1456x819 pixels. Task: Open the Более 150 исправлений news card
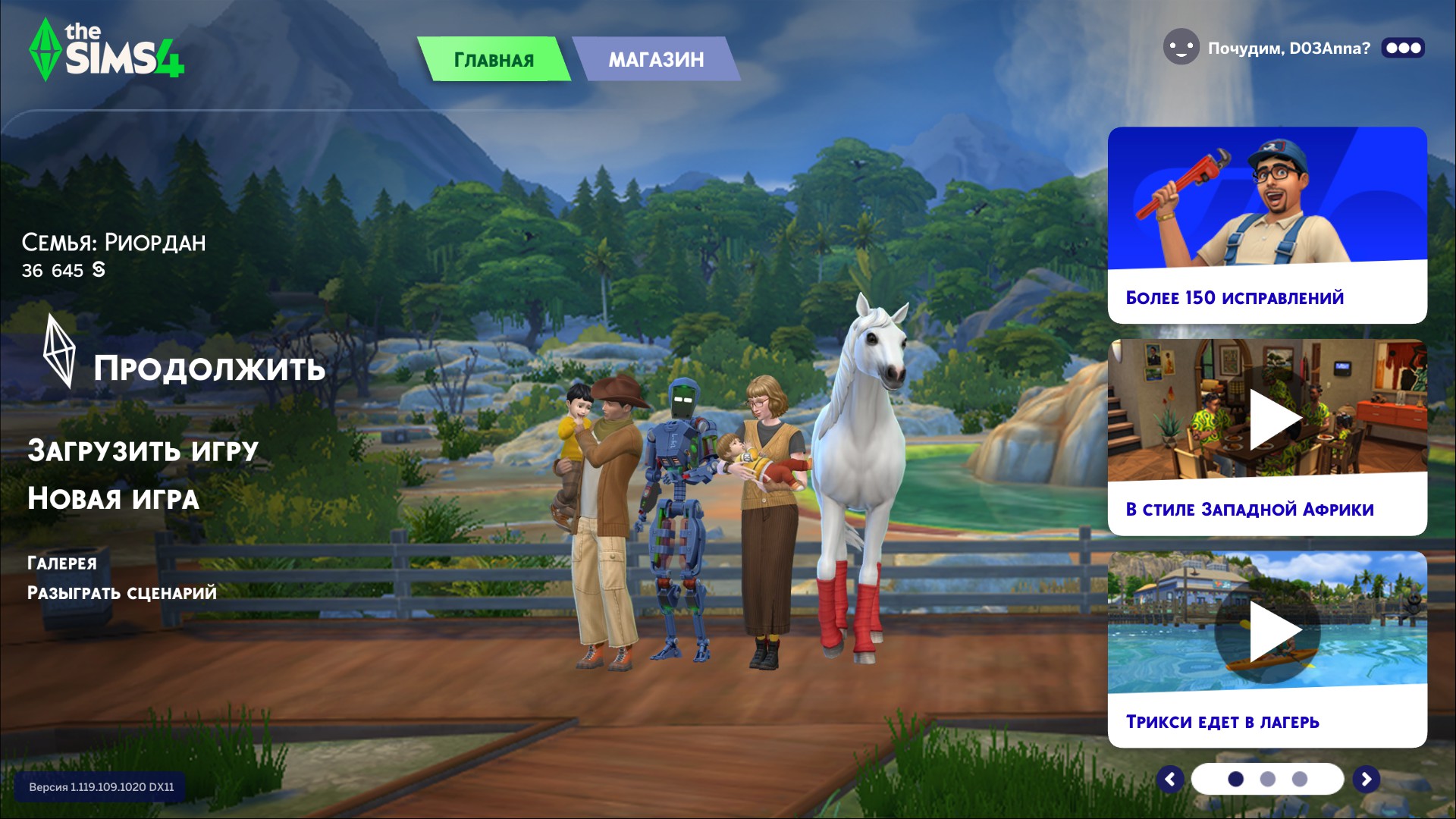coord(1266,224)
